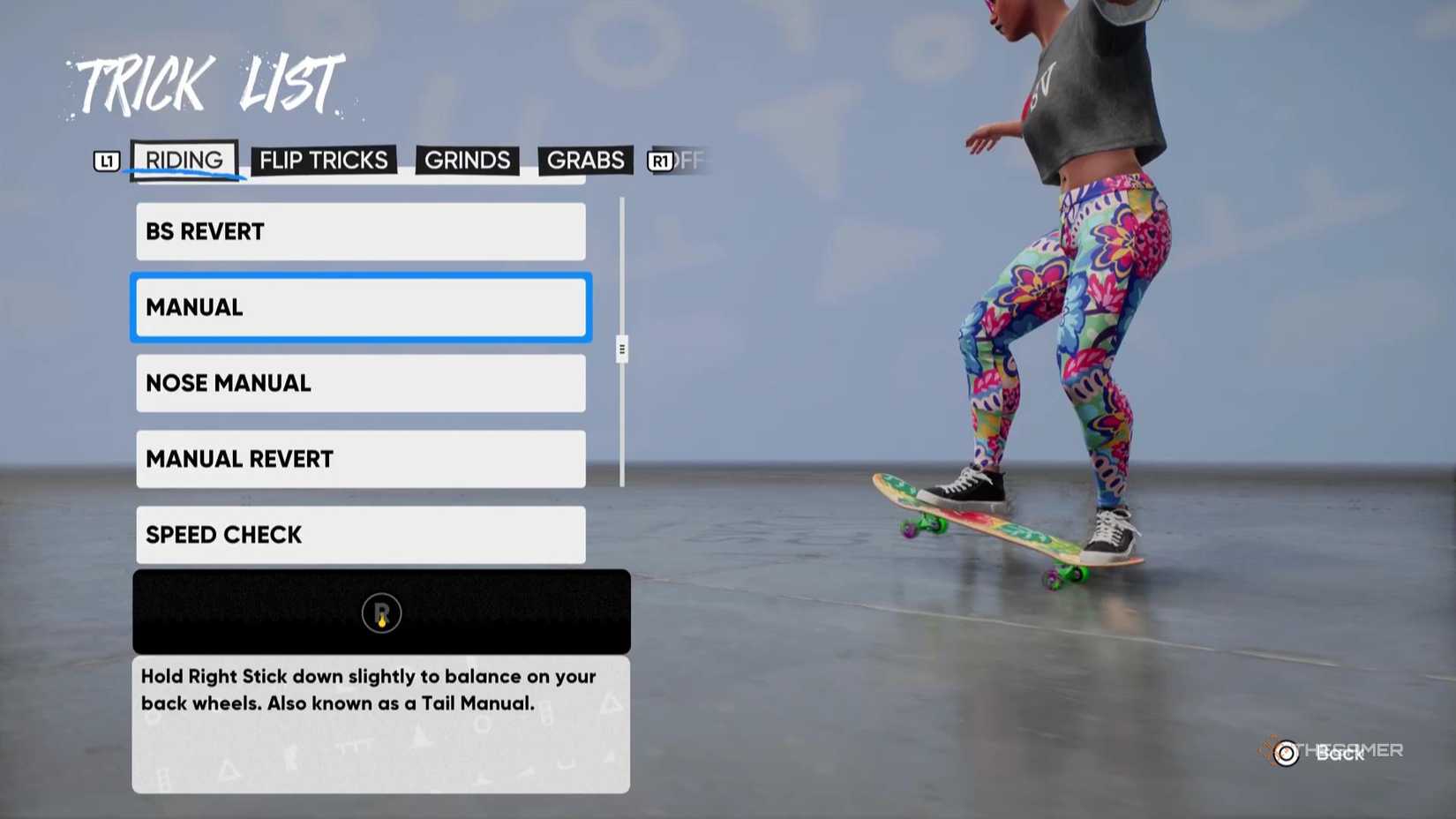Click the scrollbar handle beside the trick list
This screenshot has width=1456, height=819.
622,349
